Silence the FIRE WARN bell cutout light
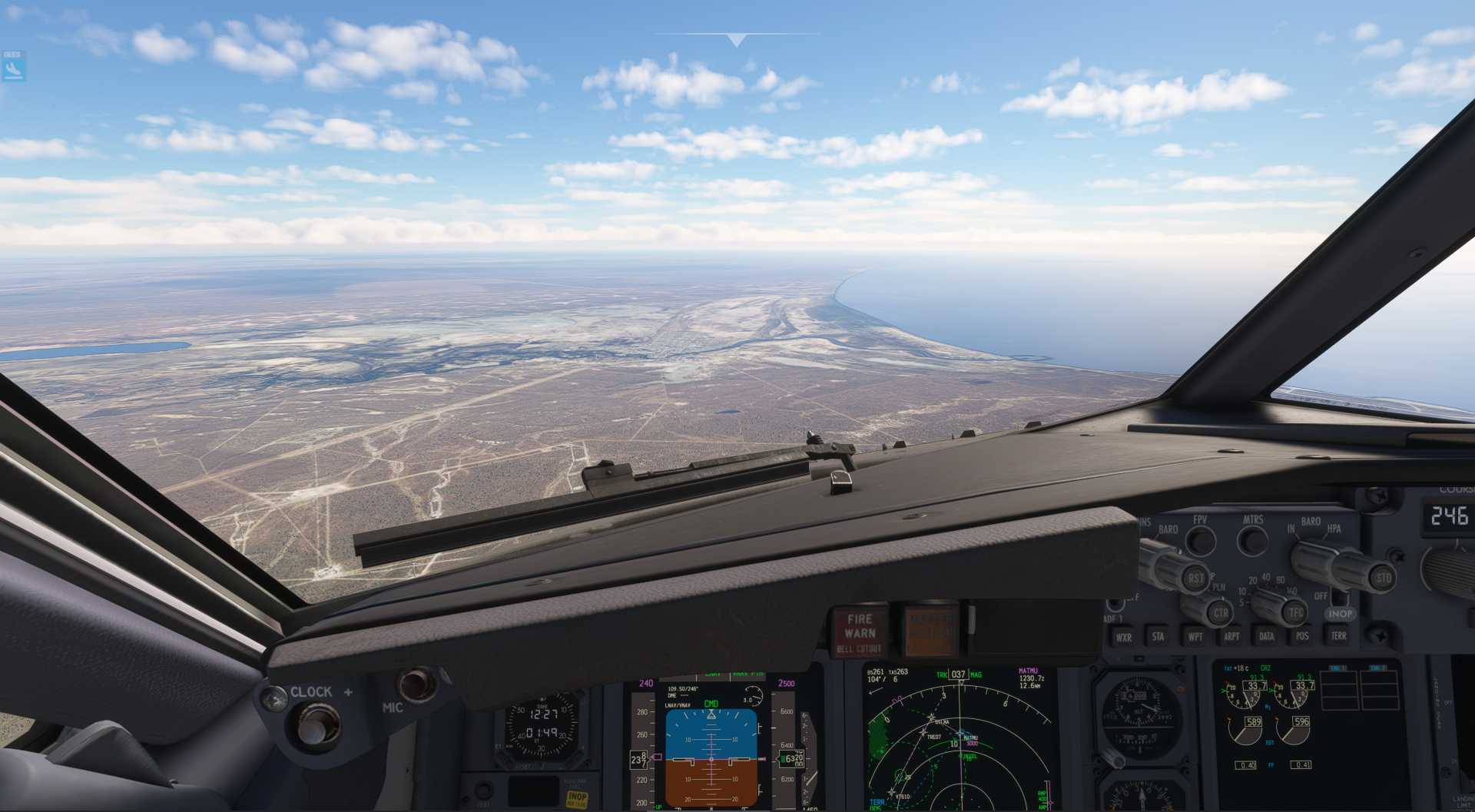Image resolution: width=1475 pixels, height=812 pixels. (859, 631)
